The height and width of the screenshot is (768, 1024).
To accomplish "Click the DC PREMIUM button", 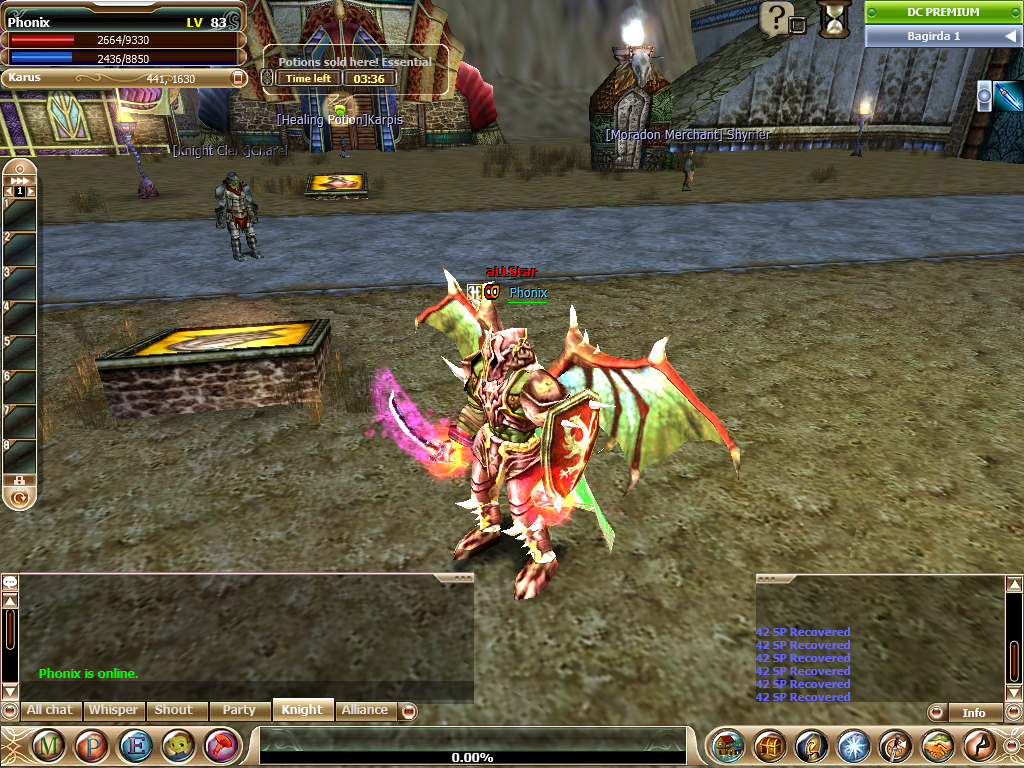I will (943, 12).
